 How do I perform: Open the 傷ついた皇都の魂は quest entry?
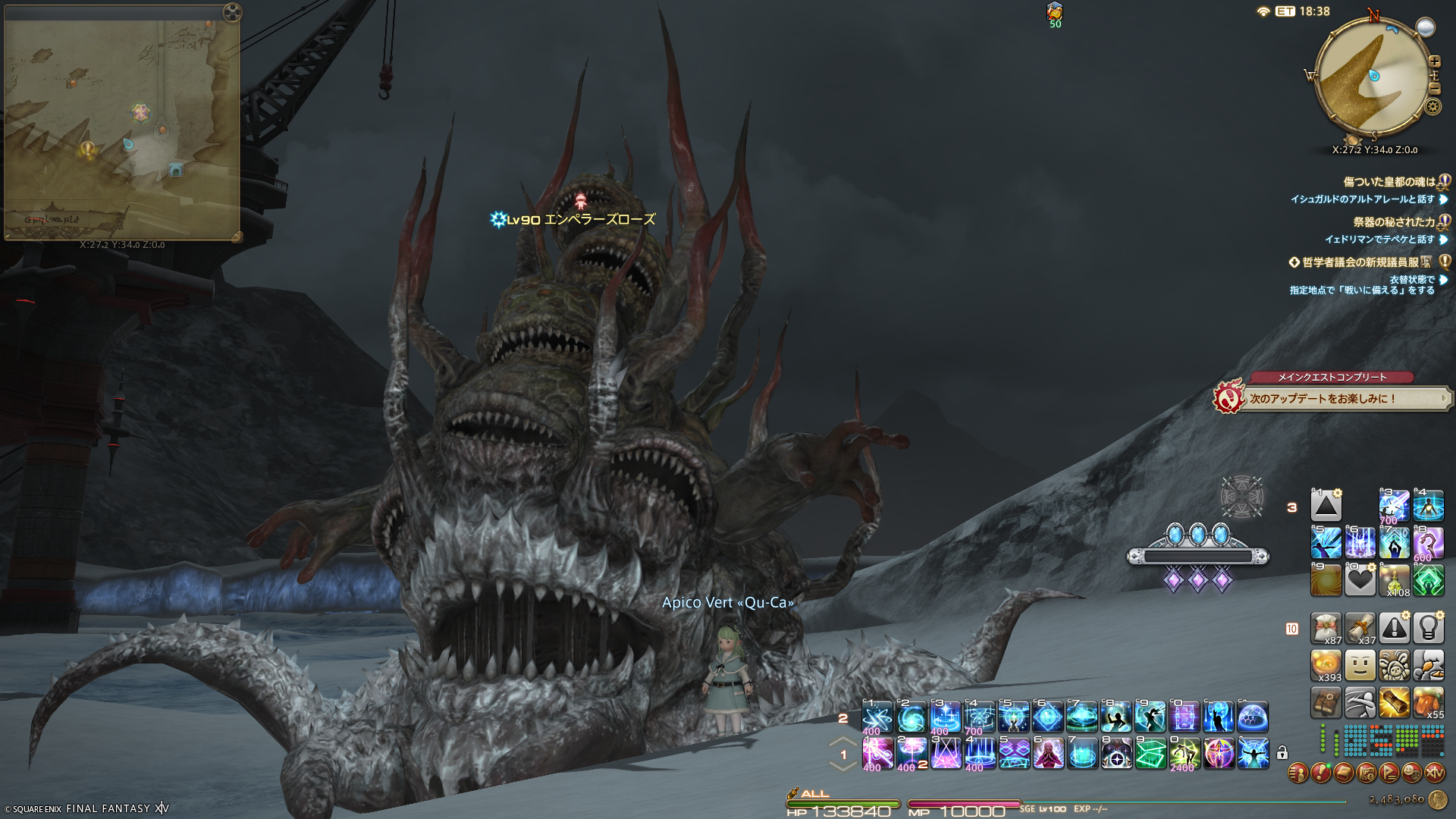click(x=1389, y=182)
